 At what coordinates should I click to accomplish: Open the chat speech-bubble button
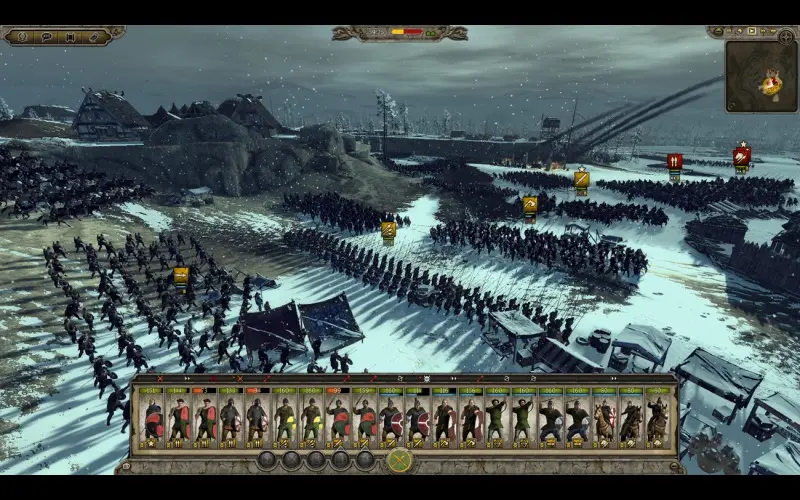coord(47,37)
